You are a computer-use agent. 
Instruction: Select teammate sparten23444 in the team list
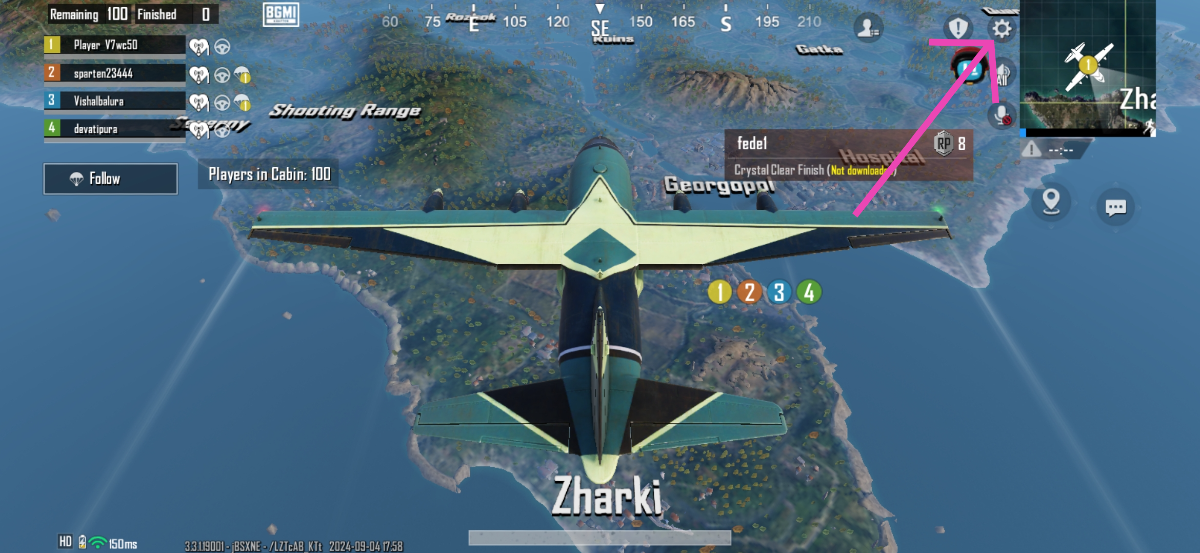point(115,73)
